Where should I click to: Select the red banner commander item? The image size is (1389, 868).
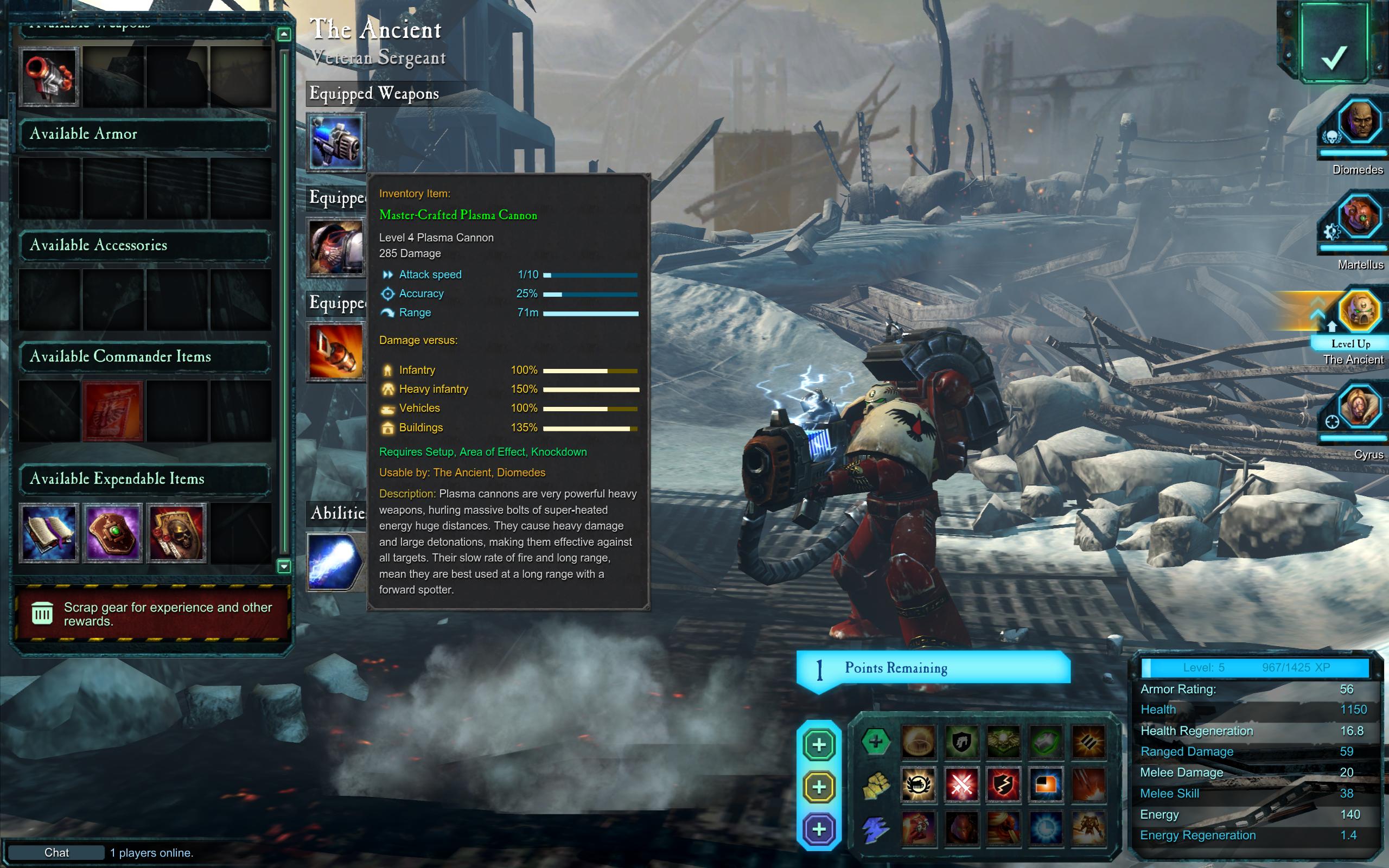(x=112, y=411)
